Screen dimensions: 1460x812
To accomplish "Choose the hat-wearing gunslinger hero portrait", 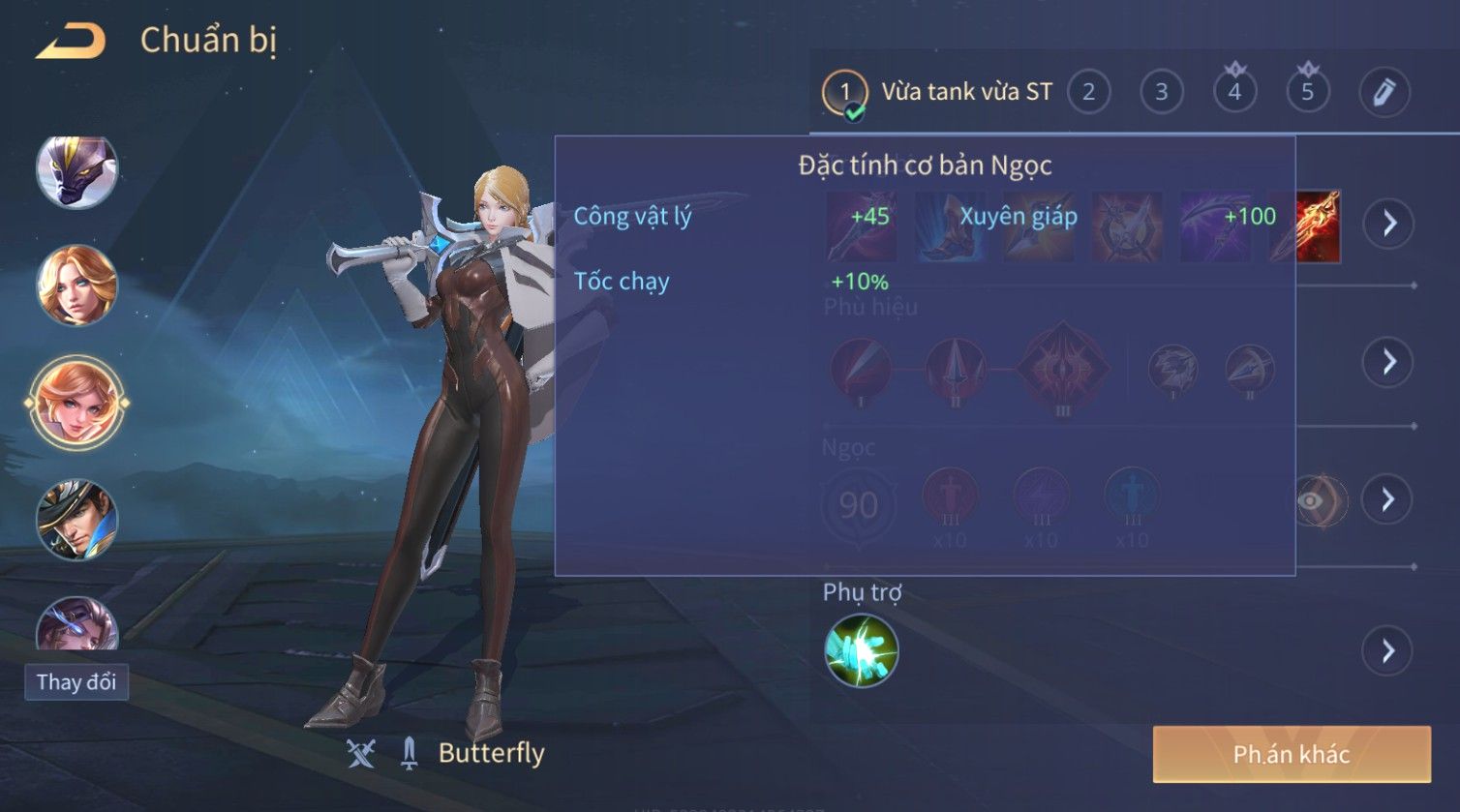I will (x=77, y=520).
